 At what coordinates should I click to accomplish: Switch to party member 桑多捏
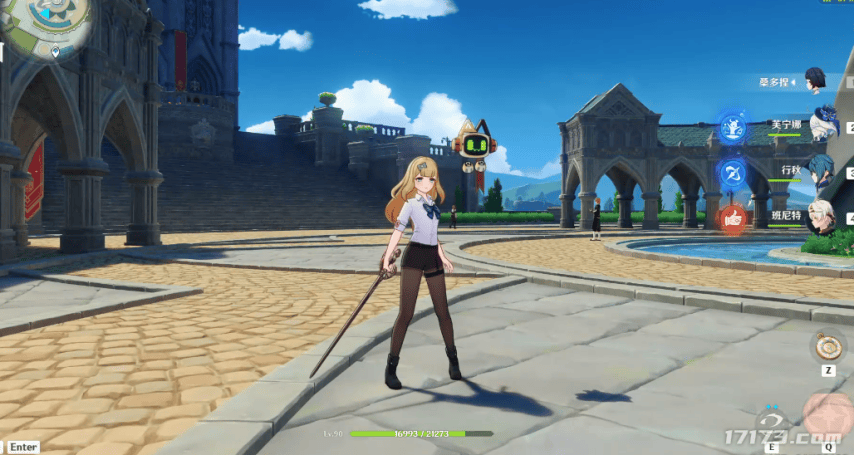815,79
